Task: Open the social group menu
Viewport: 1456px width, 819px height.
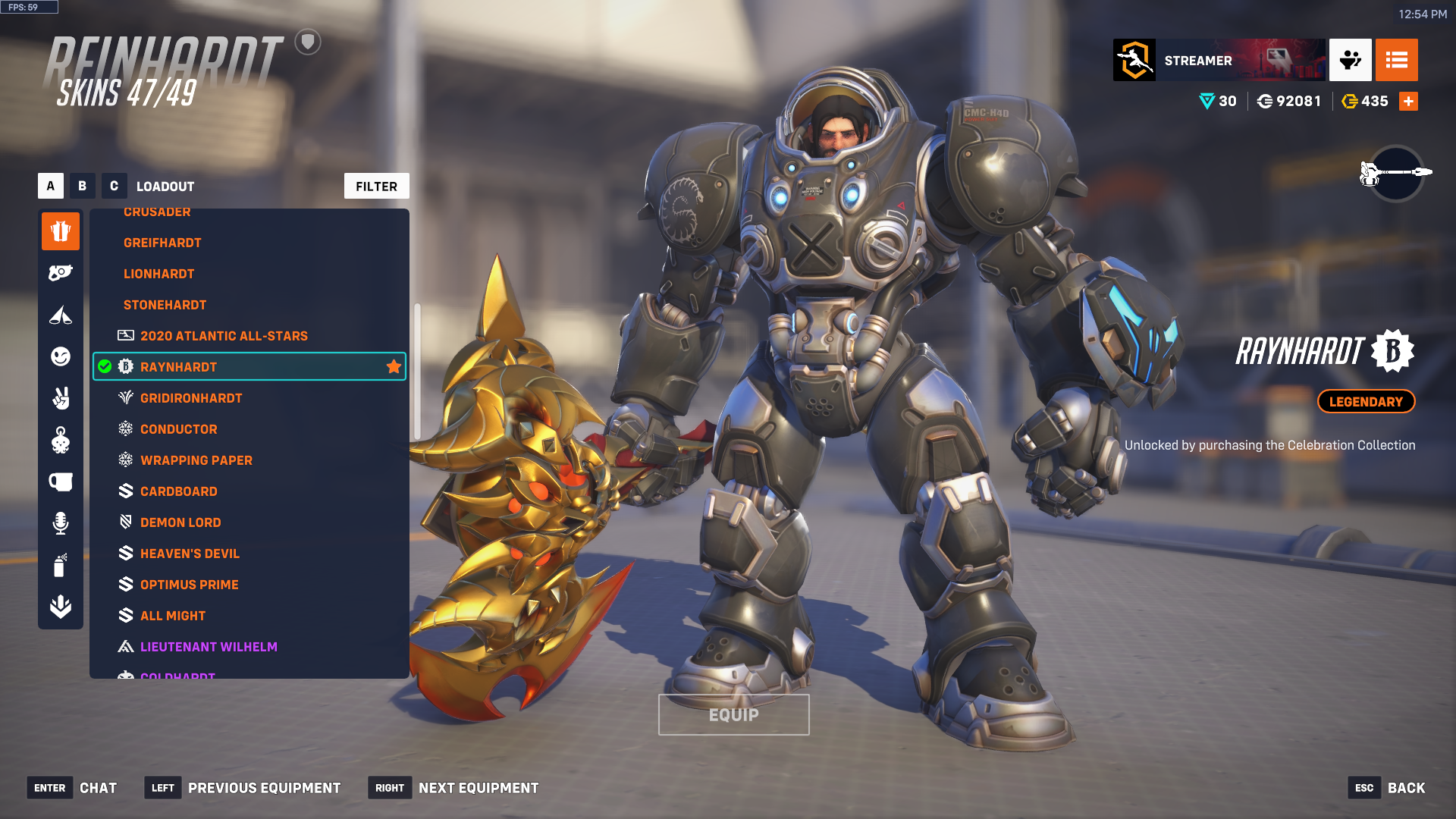Action: [1350, 60]
